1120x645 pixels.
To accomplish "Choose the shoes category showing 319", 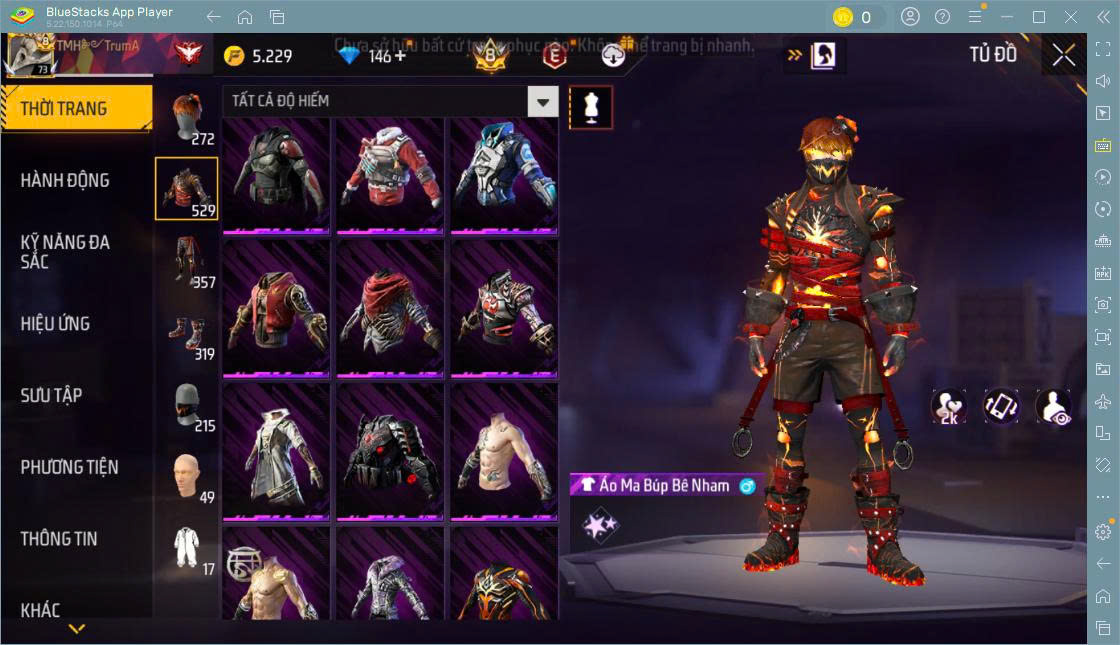I will click(x=186, y=333).
